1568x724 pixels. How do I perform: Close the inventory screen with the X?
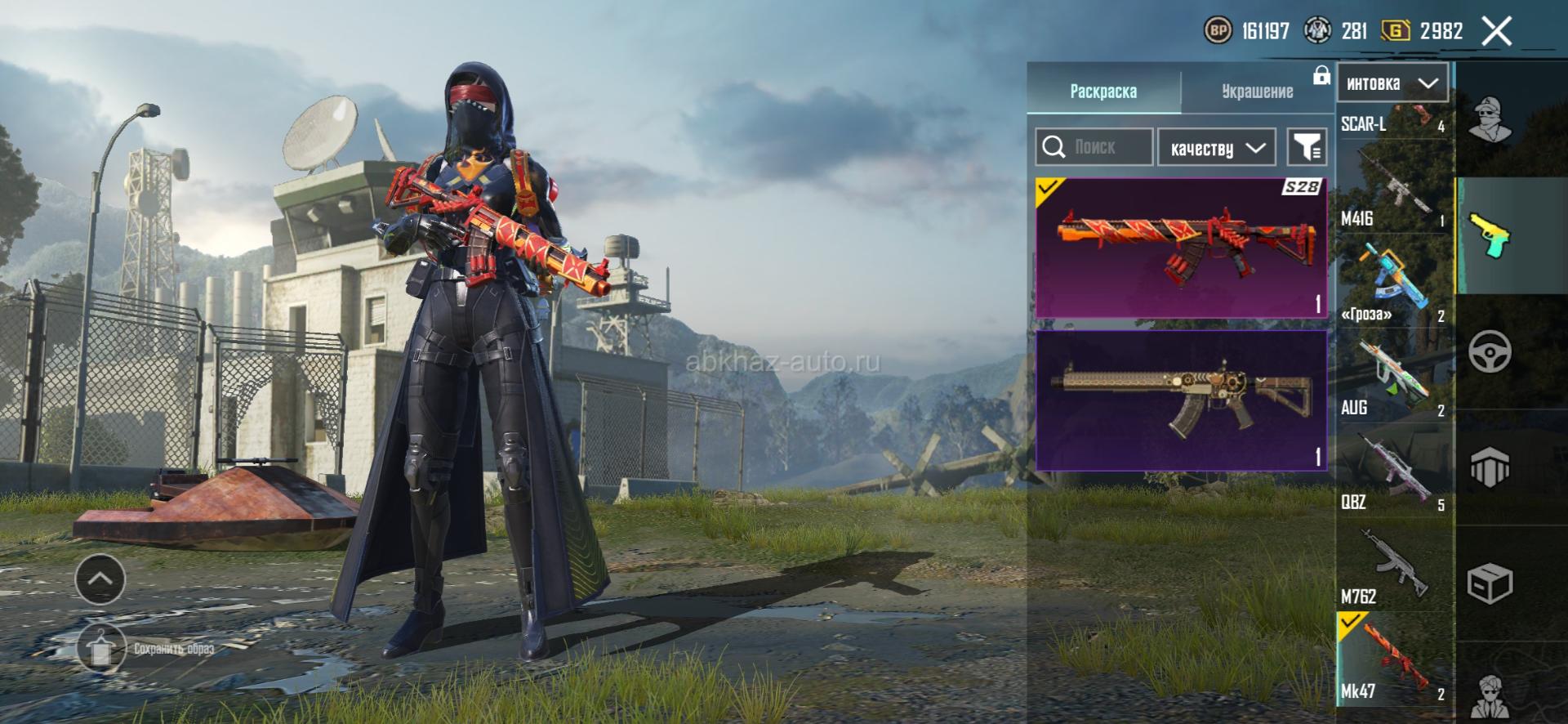point(1496,32)
